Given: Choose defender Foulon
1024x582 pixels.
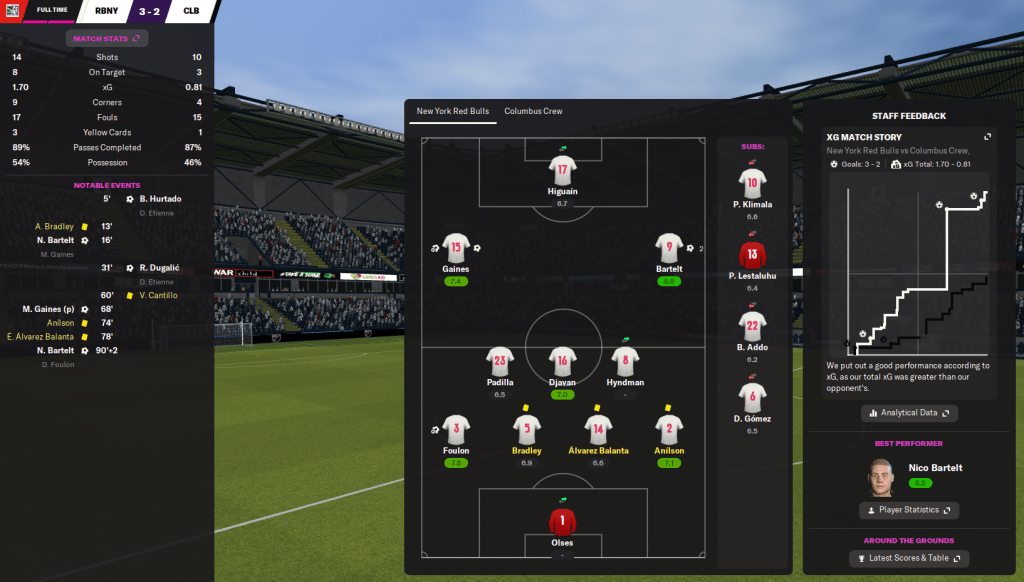Looking at the screenshot, I should coord(456,430).
